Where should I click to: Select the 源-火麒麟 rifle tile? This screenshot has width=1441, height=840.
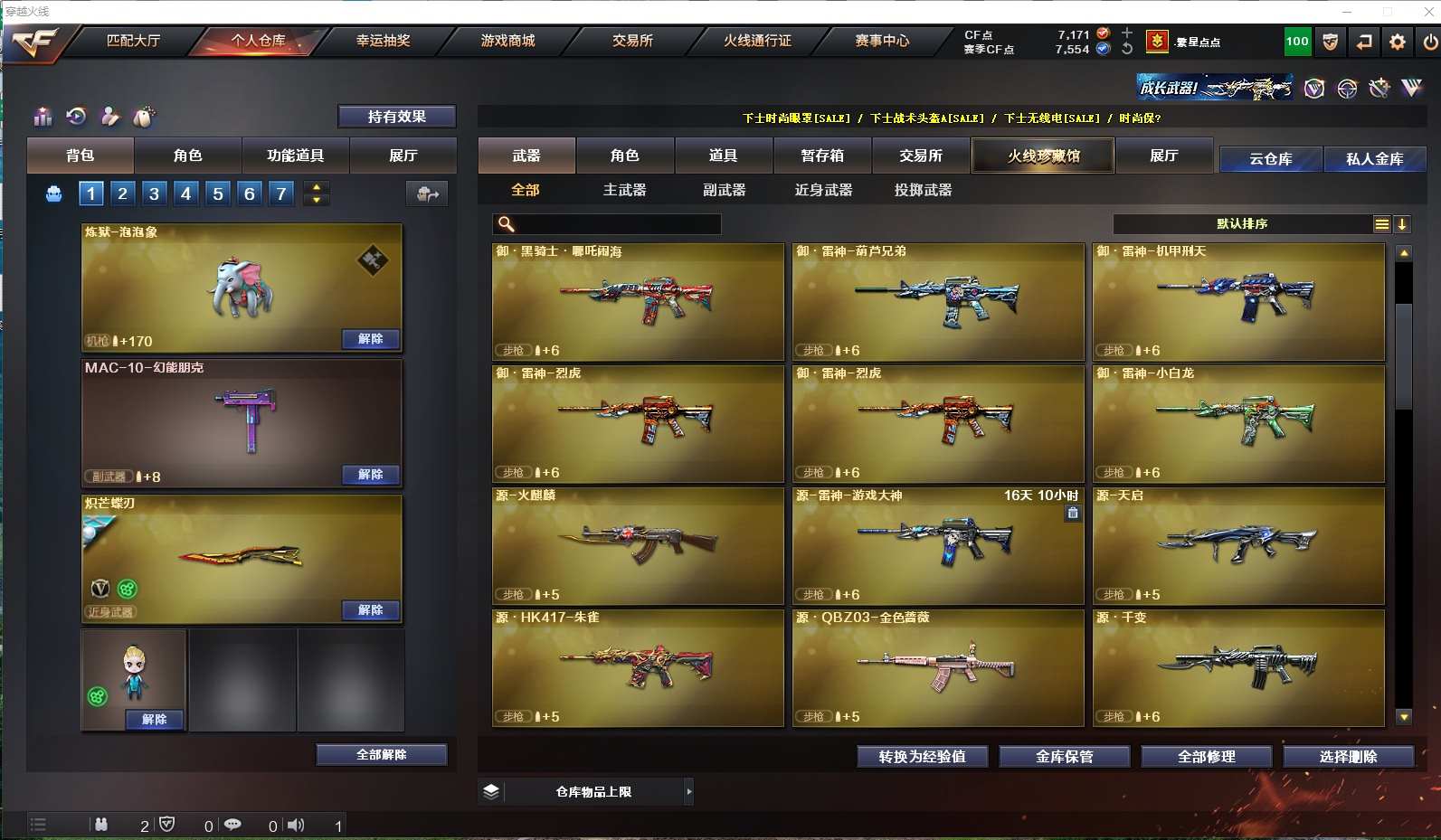click(638, 546)
